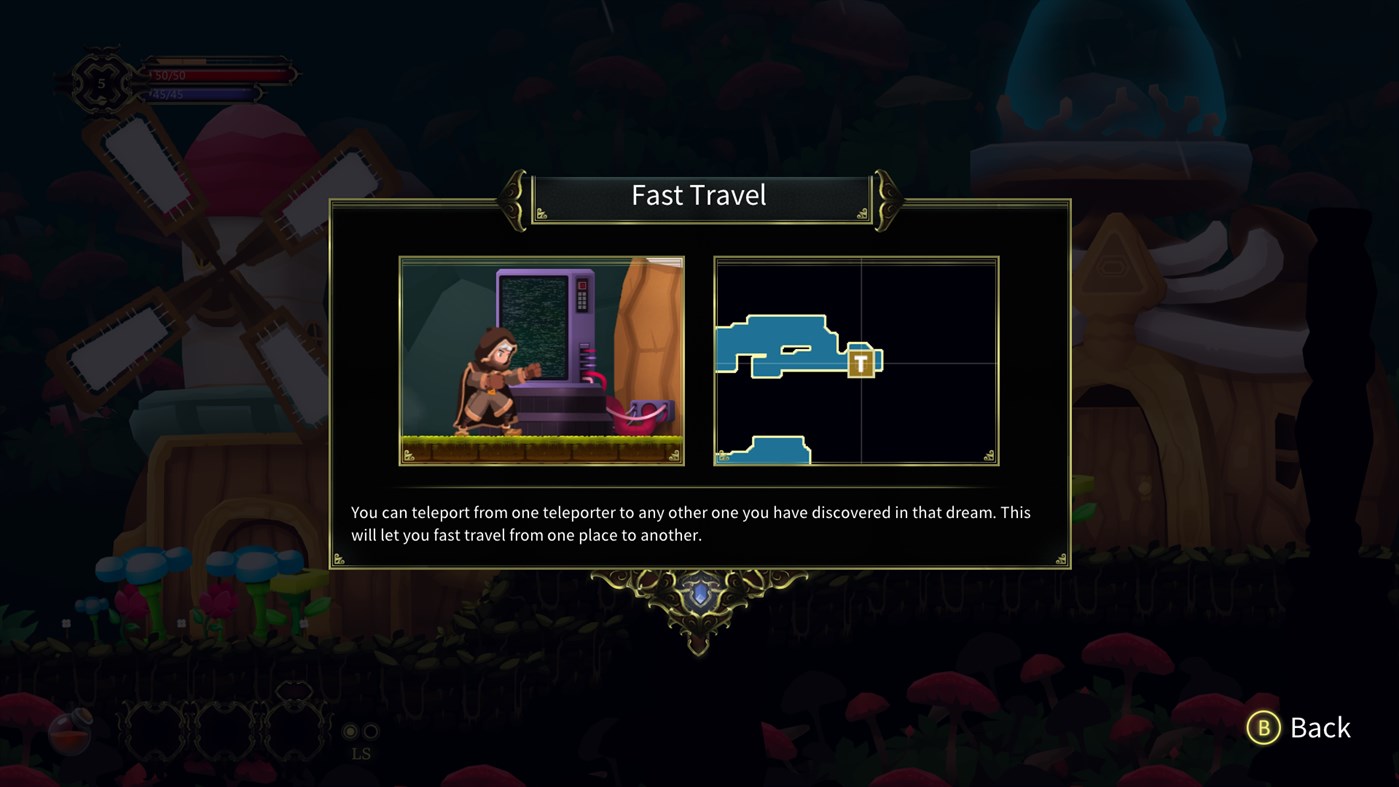Select the hollow right page dot
Screen dimensions: 1399x787
(x=370, y=731)
